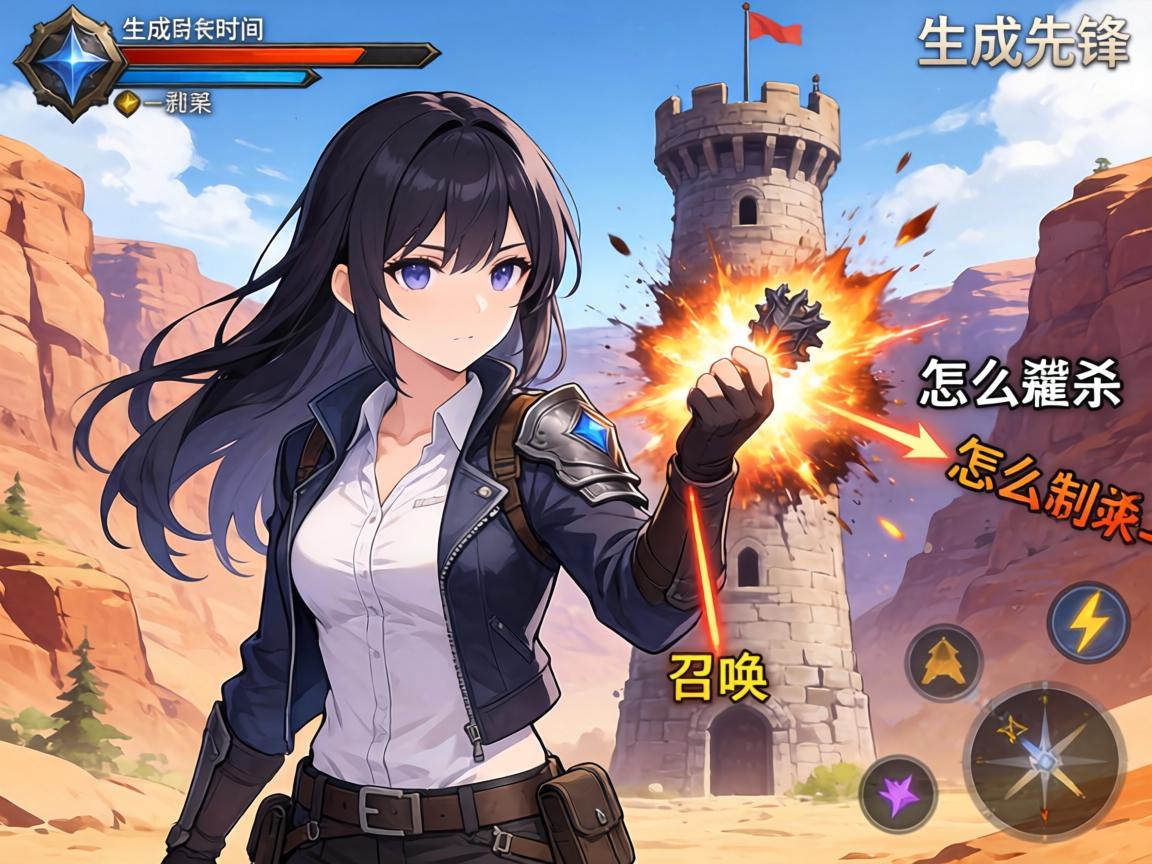Activate the lightning bolt skill
The width and height of the screenshot is (1152, 864).
pos(1088,622)
